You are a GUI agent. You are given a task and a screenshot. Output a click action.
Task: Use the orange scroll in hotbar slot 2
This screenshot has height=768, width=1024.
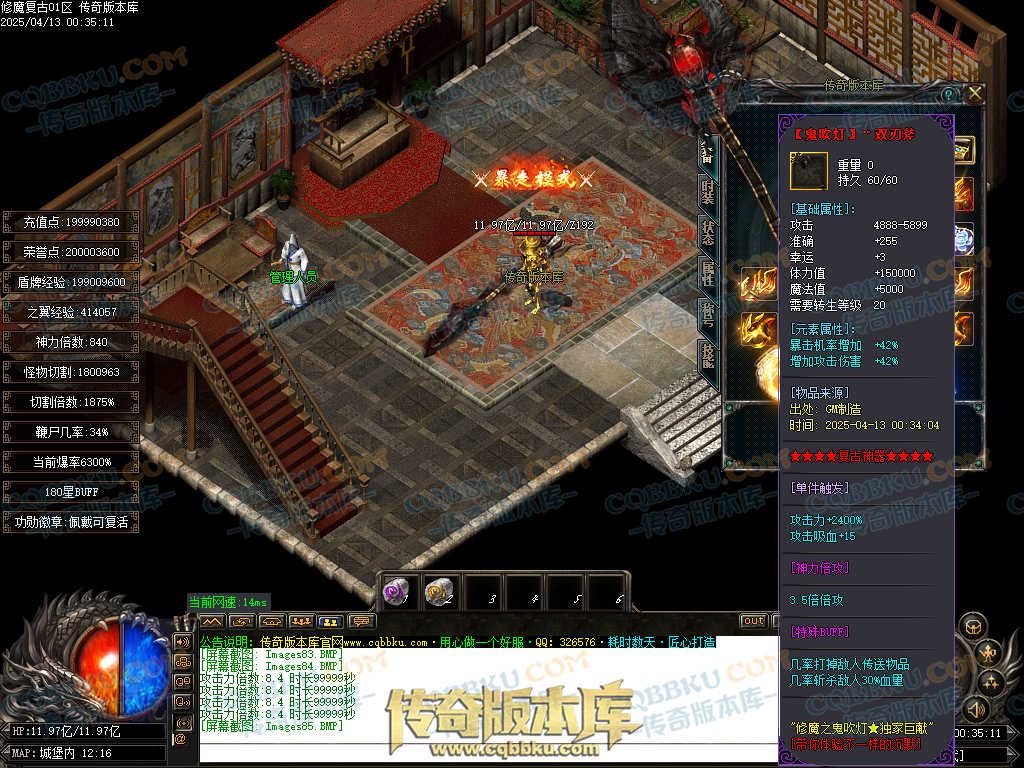click(438, 593)
